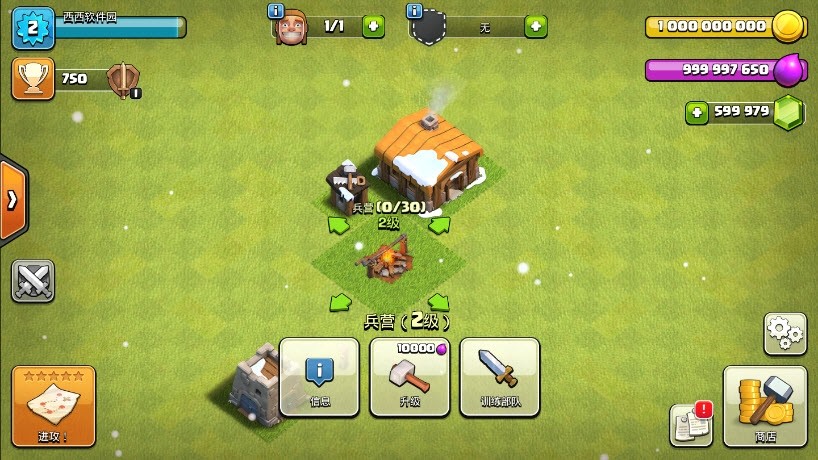Open the 训练部队 train troops button
Screen dimensions: 818x460
point(499,376)
